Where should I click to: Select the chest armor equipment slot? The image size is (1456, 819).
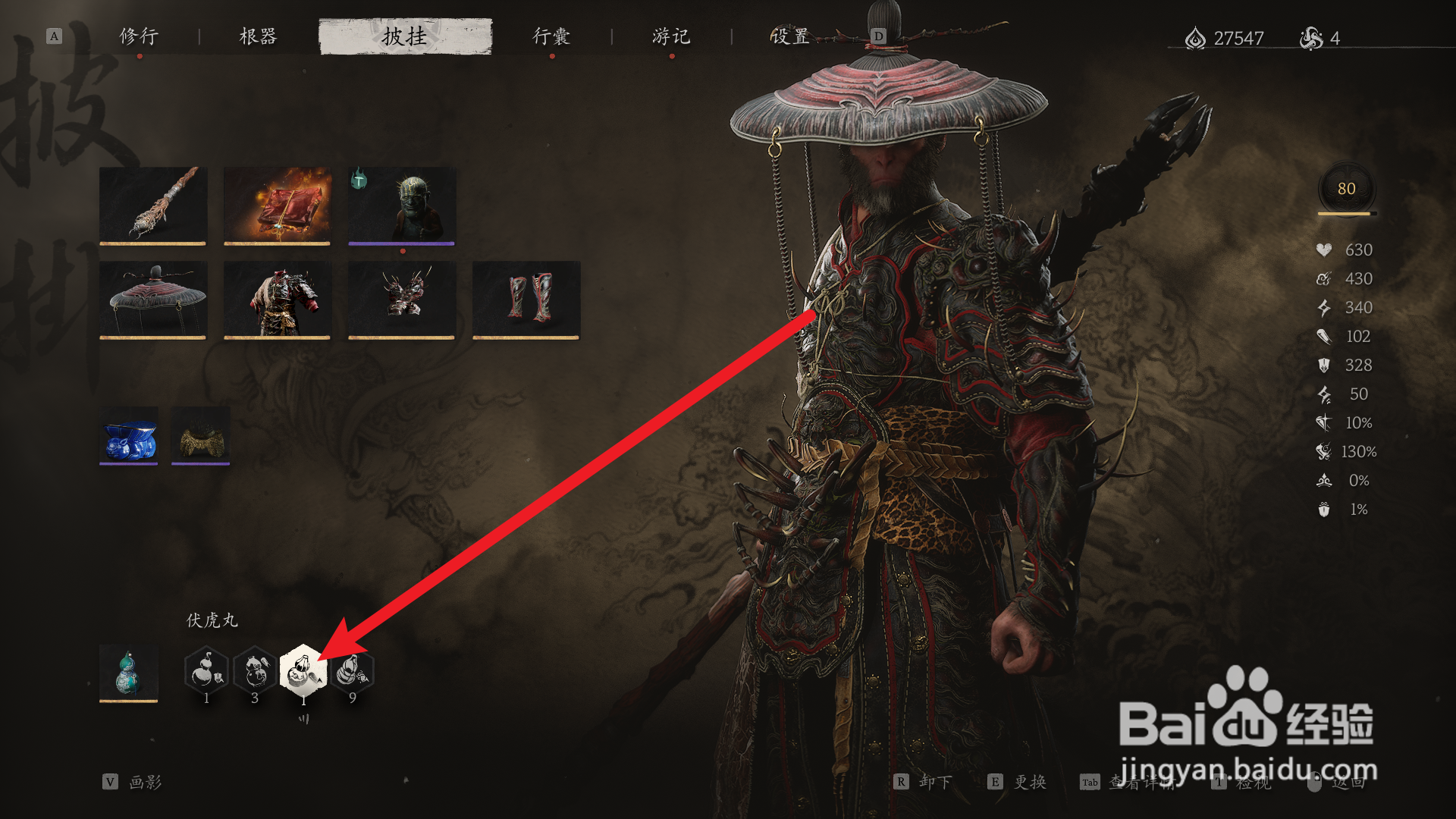tap(277, 299)
